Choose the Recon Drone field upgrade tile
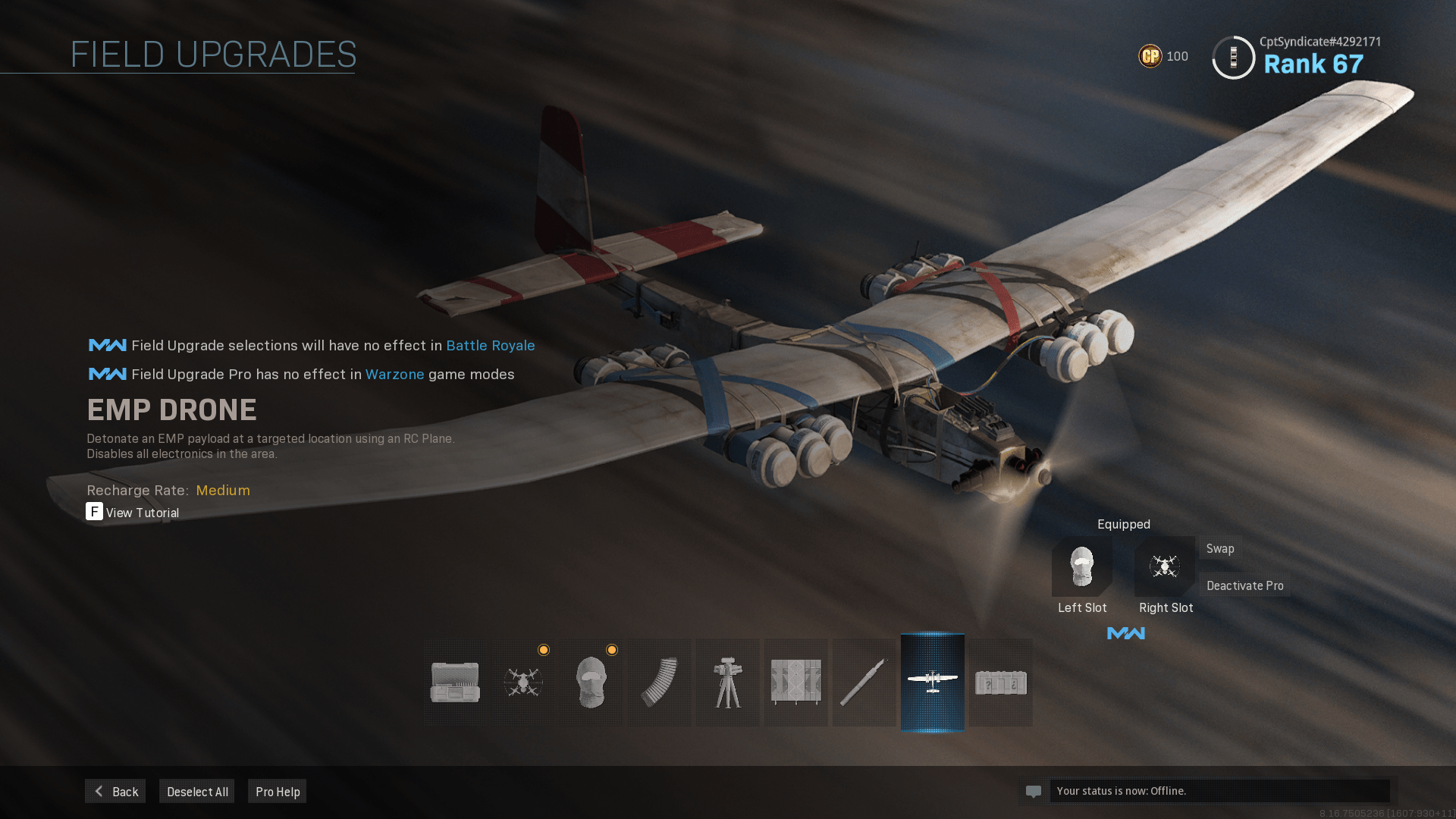The image size is (1456, 819). pyautogui.click(x=523, y=682)
